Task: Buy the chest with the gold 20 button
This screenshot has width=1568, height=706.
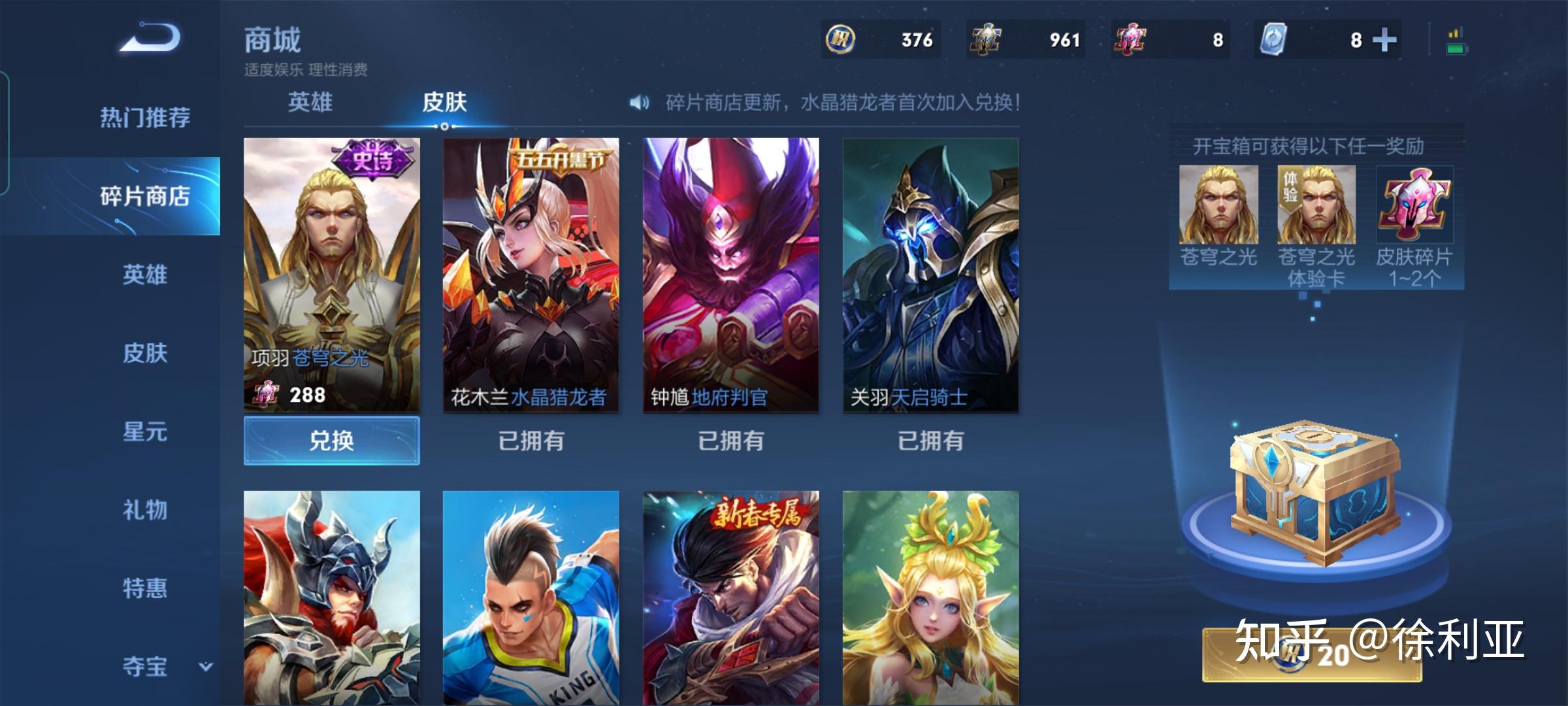Action: [1313, 655]
